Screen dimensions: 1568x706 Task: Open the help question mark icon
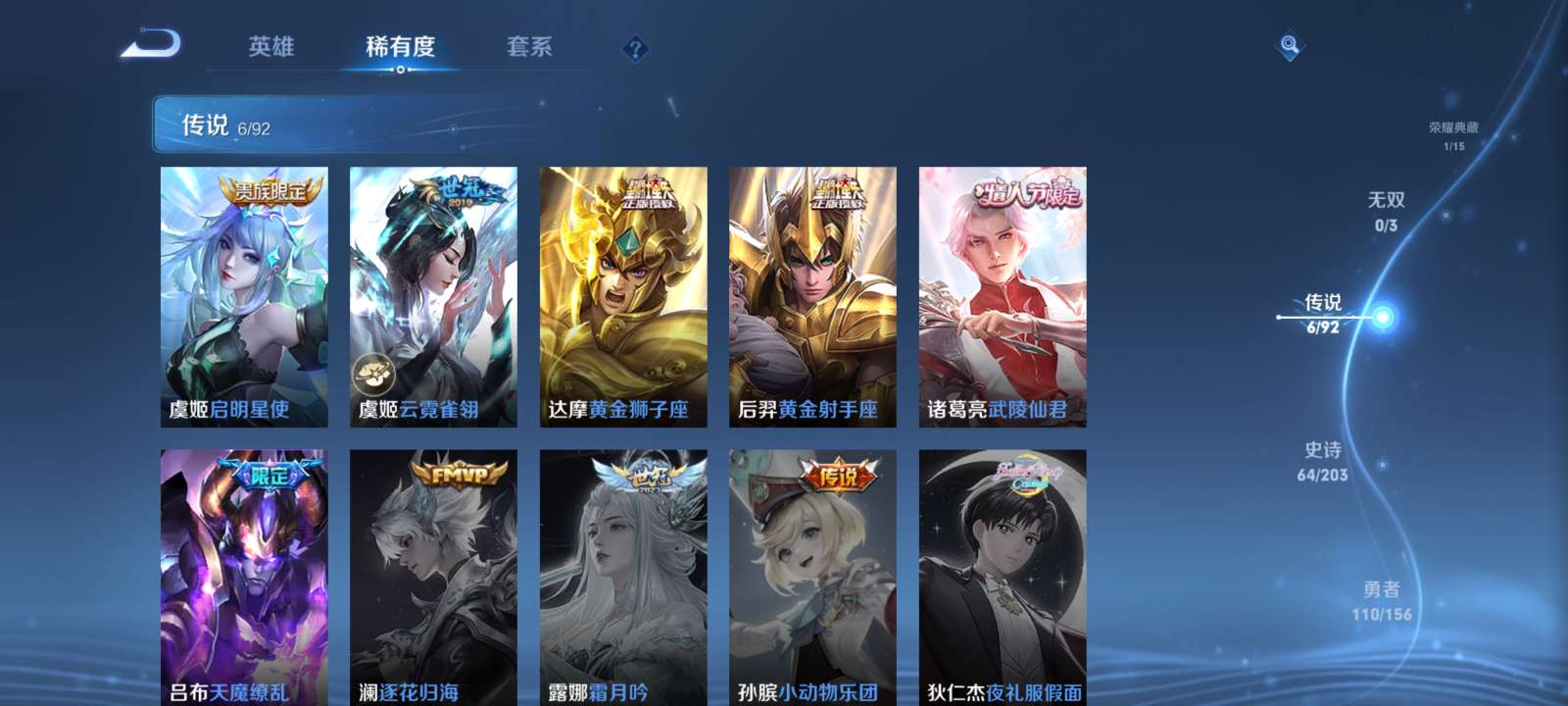point(635,48)
